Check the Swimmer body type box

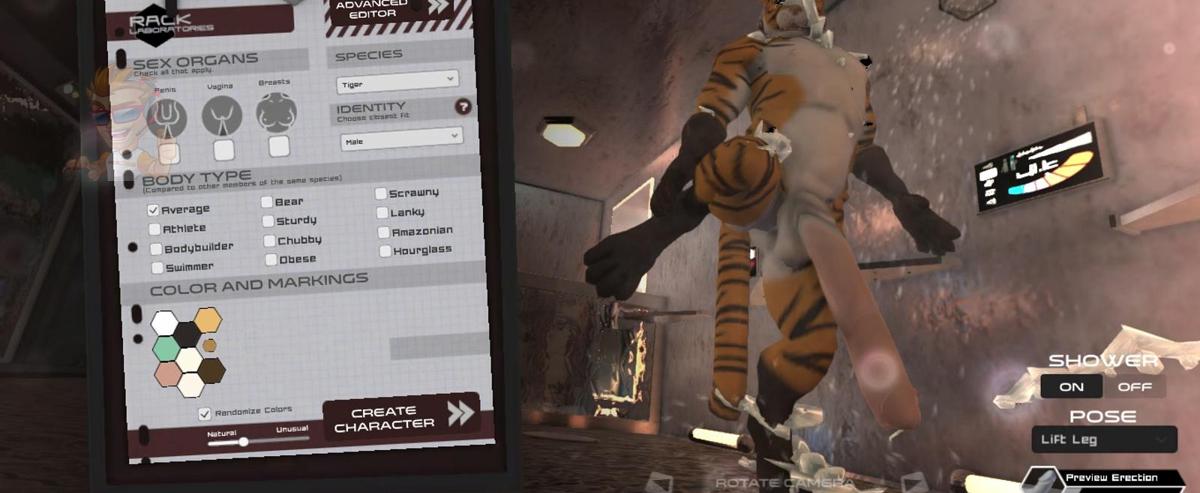tap(157, 268)
